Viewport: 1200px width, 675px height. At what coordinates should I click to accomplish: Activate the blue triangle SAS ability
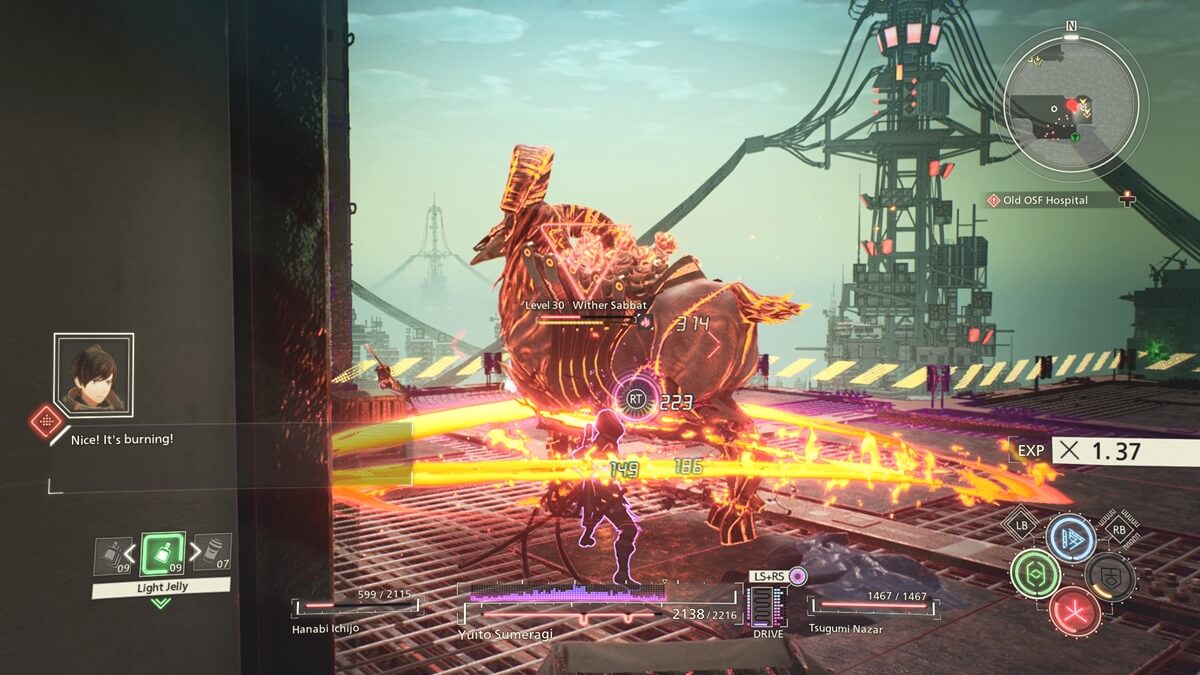pyautogui.click(x=1070, y=538)
